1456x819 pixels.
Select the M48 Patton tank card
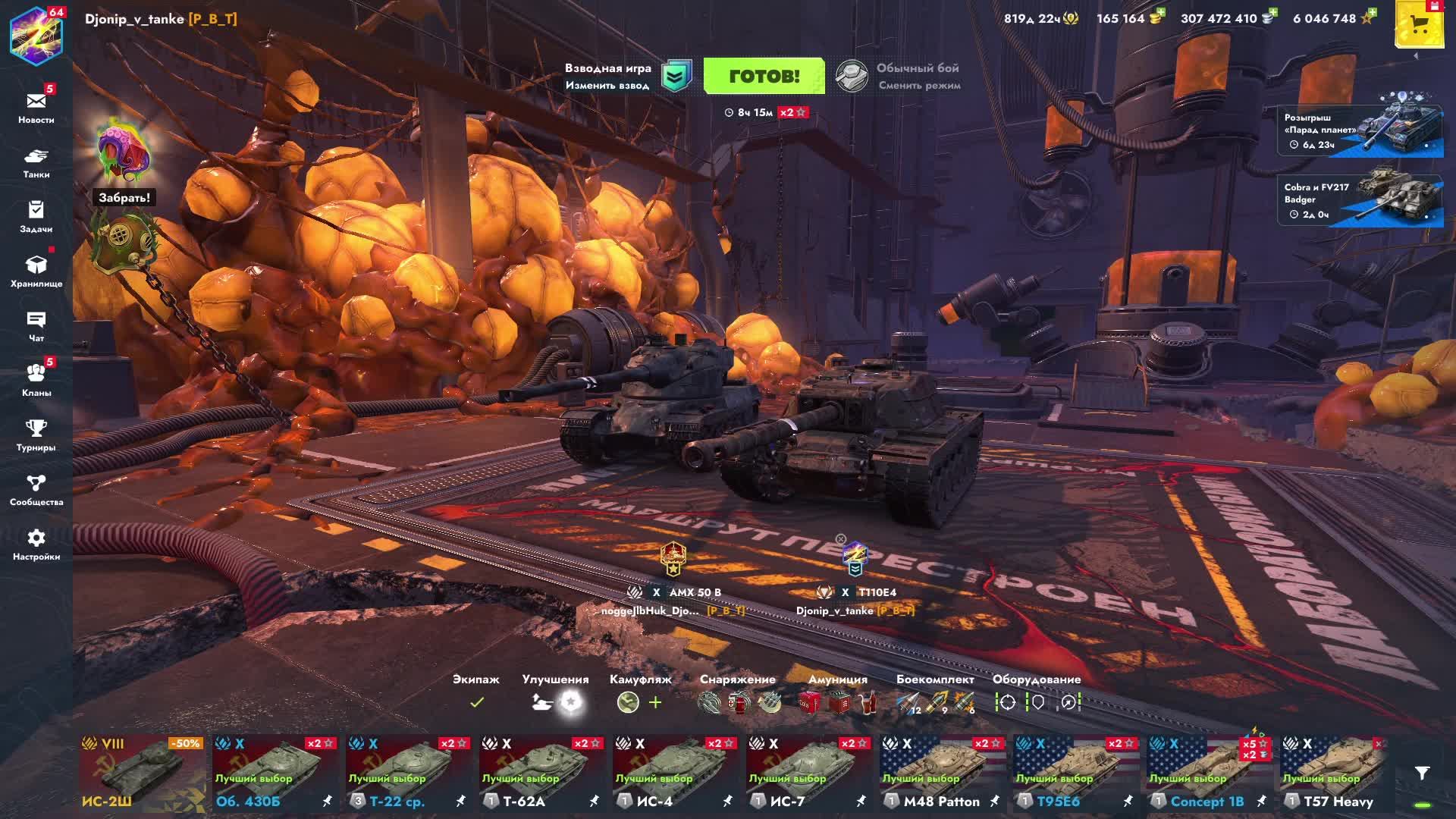(943, 772)
